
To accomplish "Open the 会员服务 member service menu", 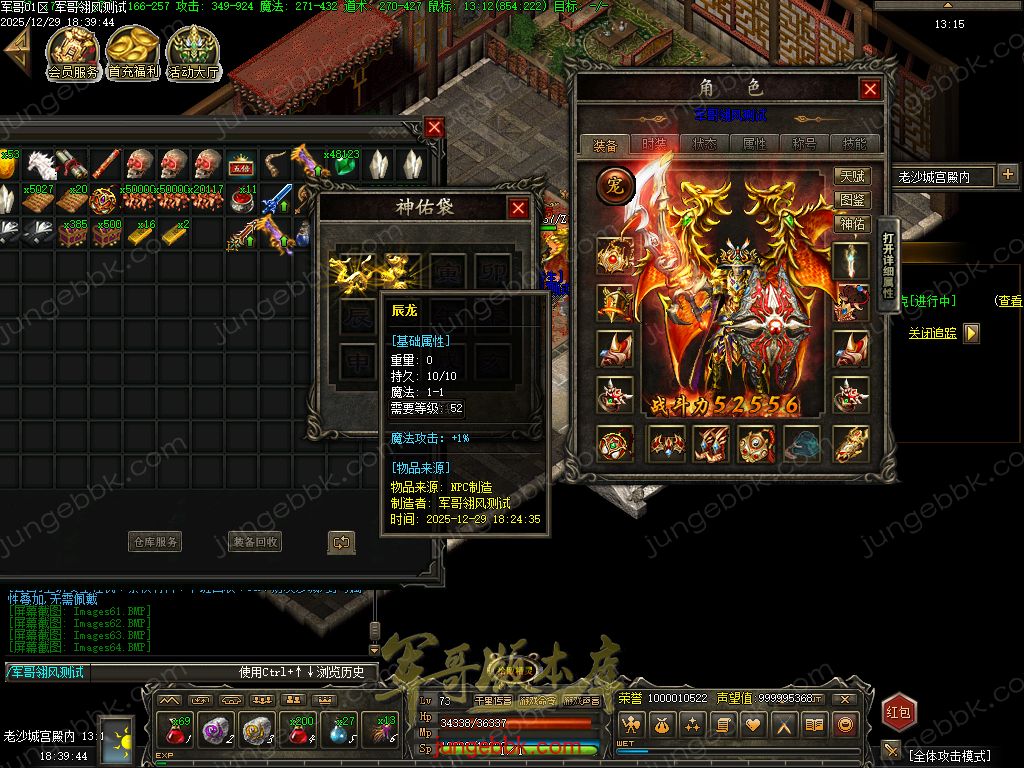I will pos(73,53).
